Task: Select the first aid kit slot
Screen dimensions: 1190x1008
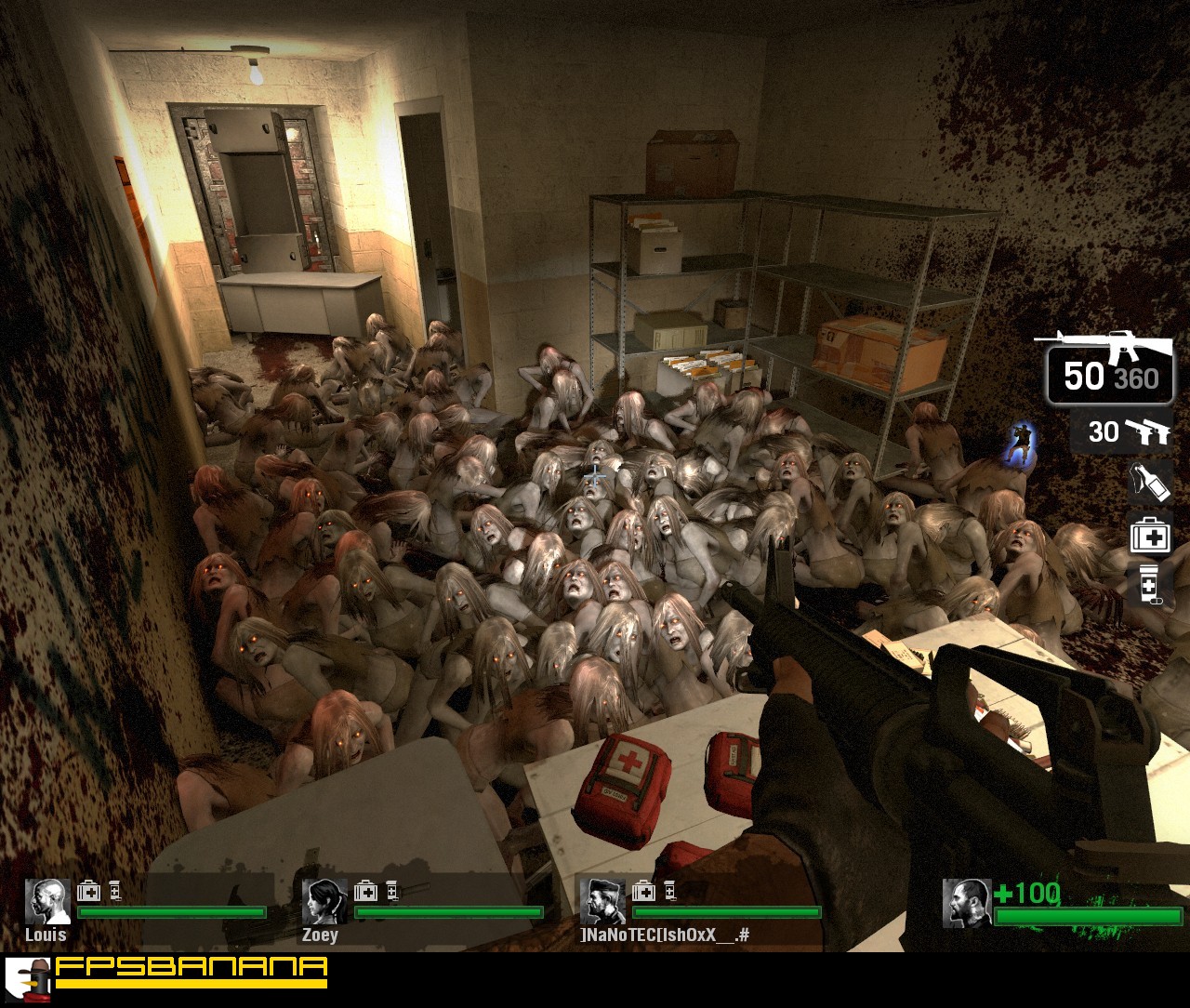Action: click(1150, 535)
